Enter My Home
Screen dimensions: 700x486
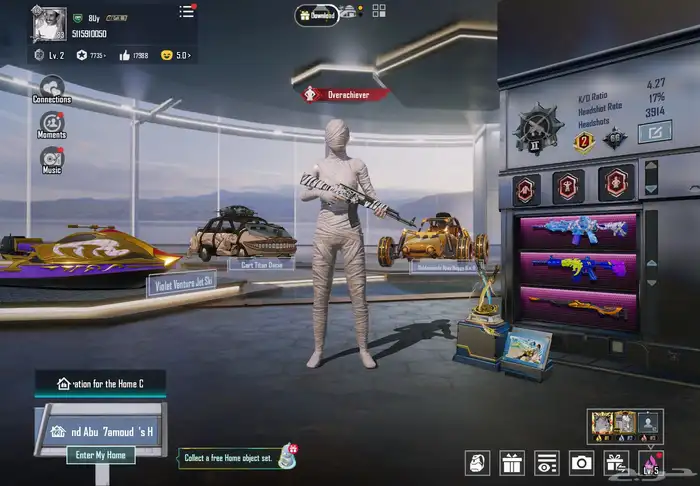click(x=100, y=455)
